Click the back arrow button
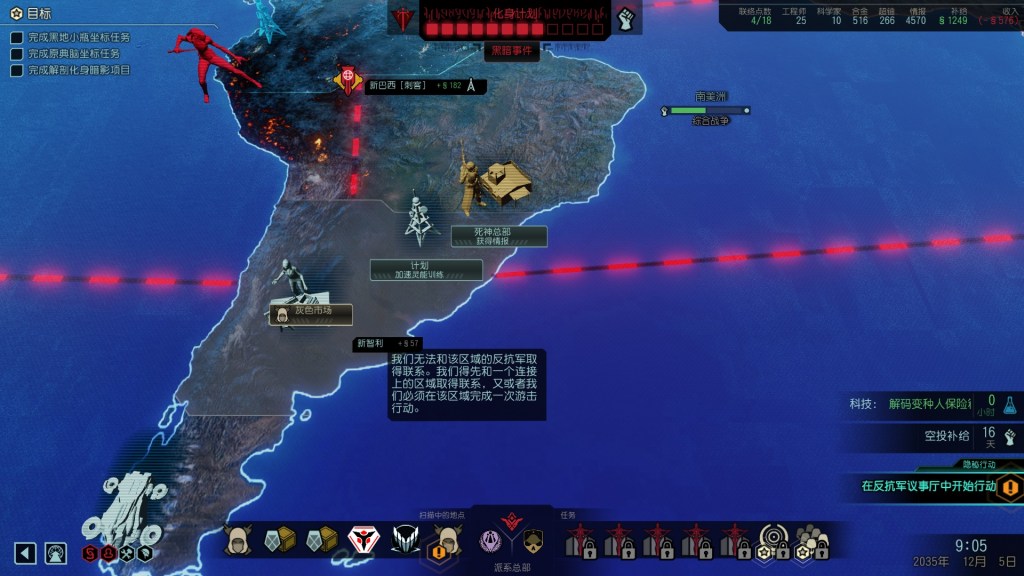This screenshot has width=1024, height=576. pos(26,553)
